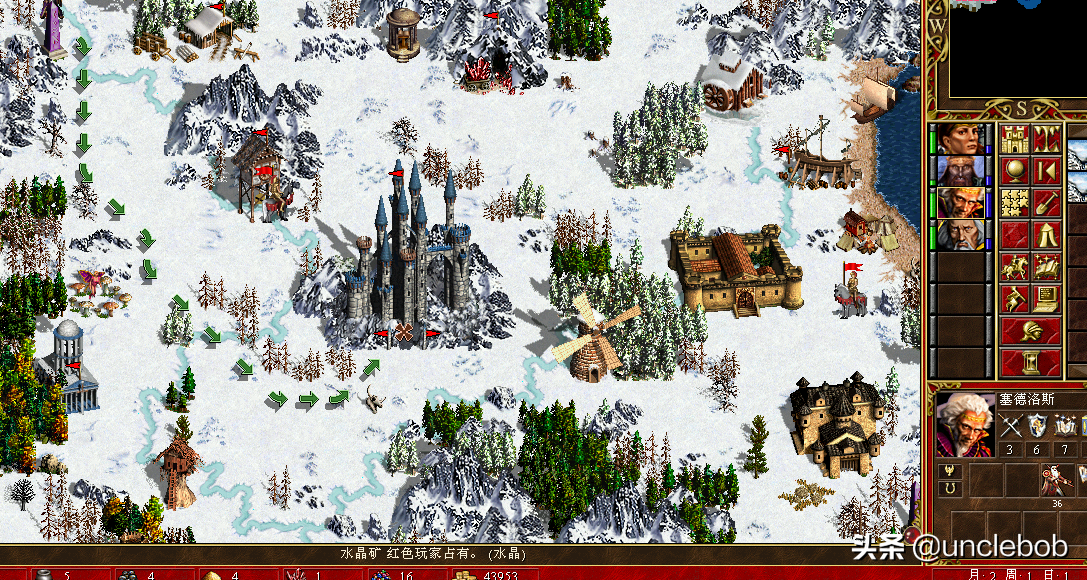Open adventure options tent button

[1046, 234]
